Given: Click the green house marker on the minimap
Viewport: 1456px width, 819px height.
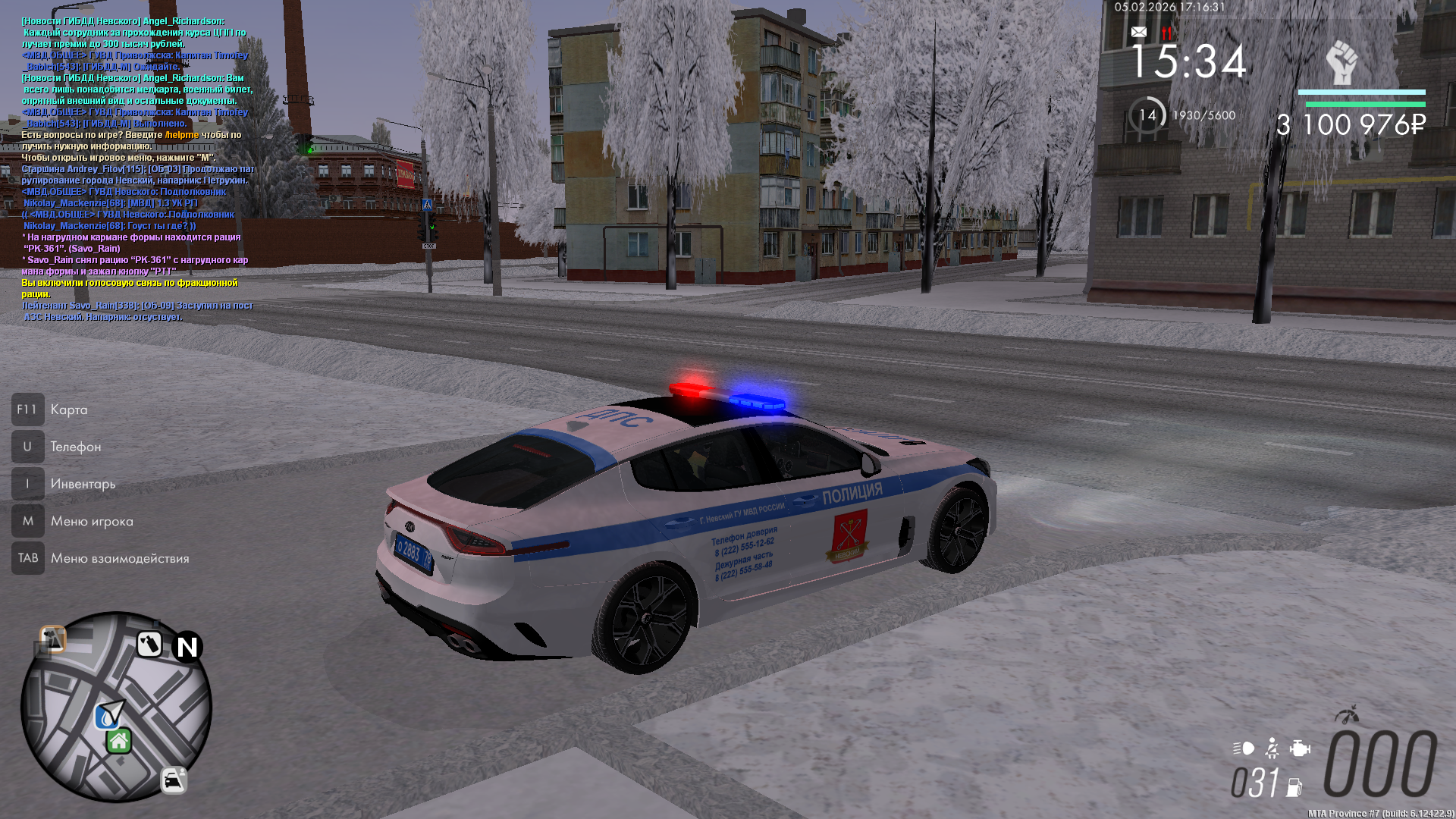Looking at the screenshot, I should (119, 741).
